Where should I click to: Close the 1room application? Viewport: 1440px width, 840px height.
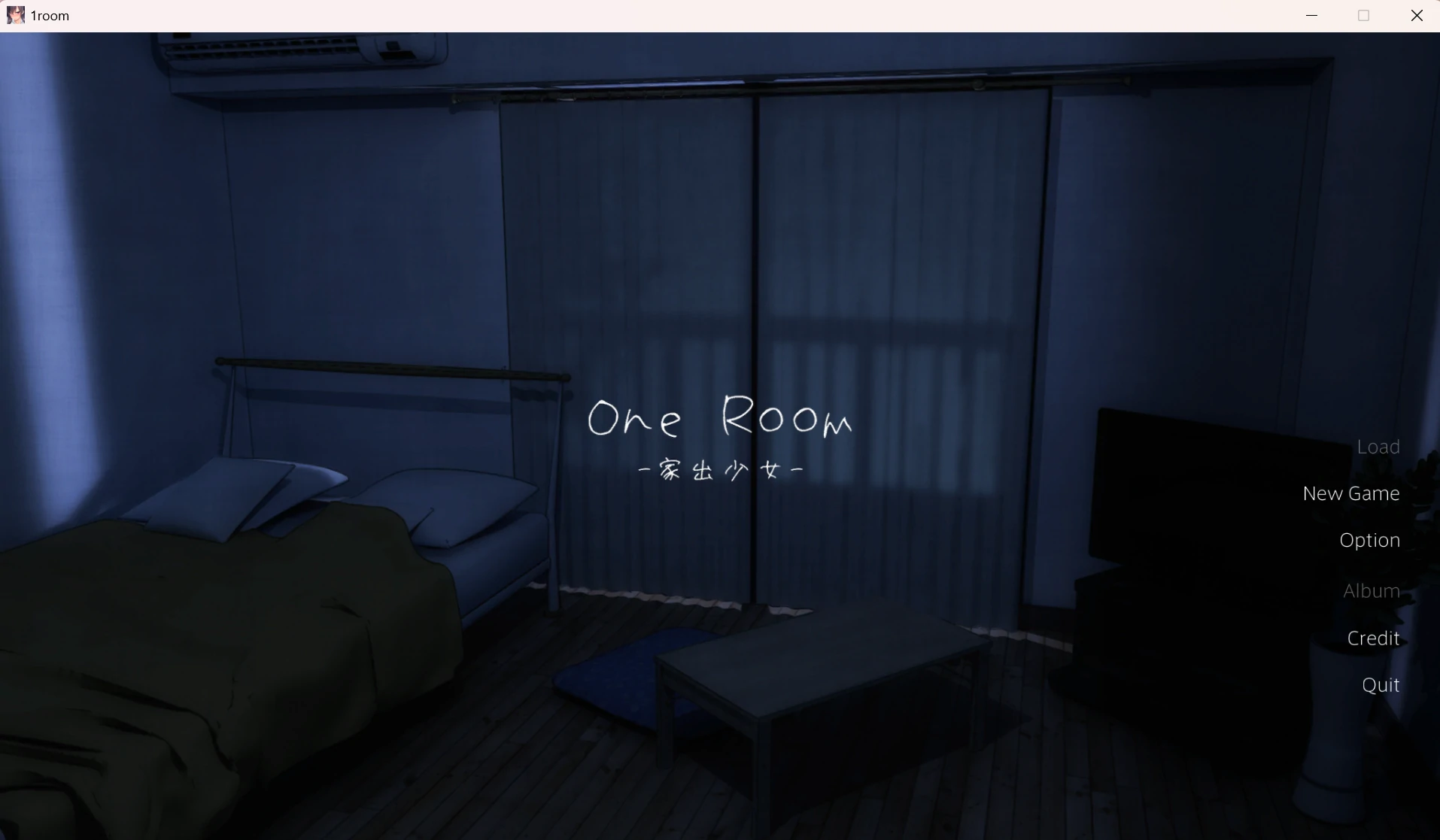[1417, 15]
